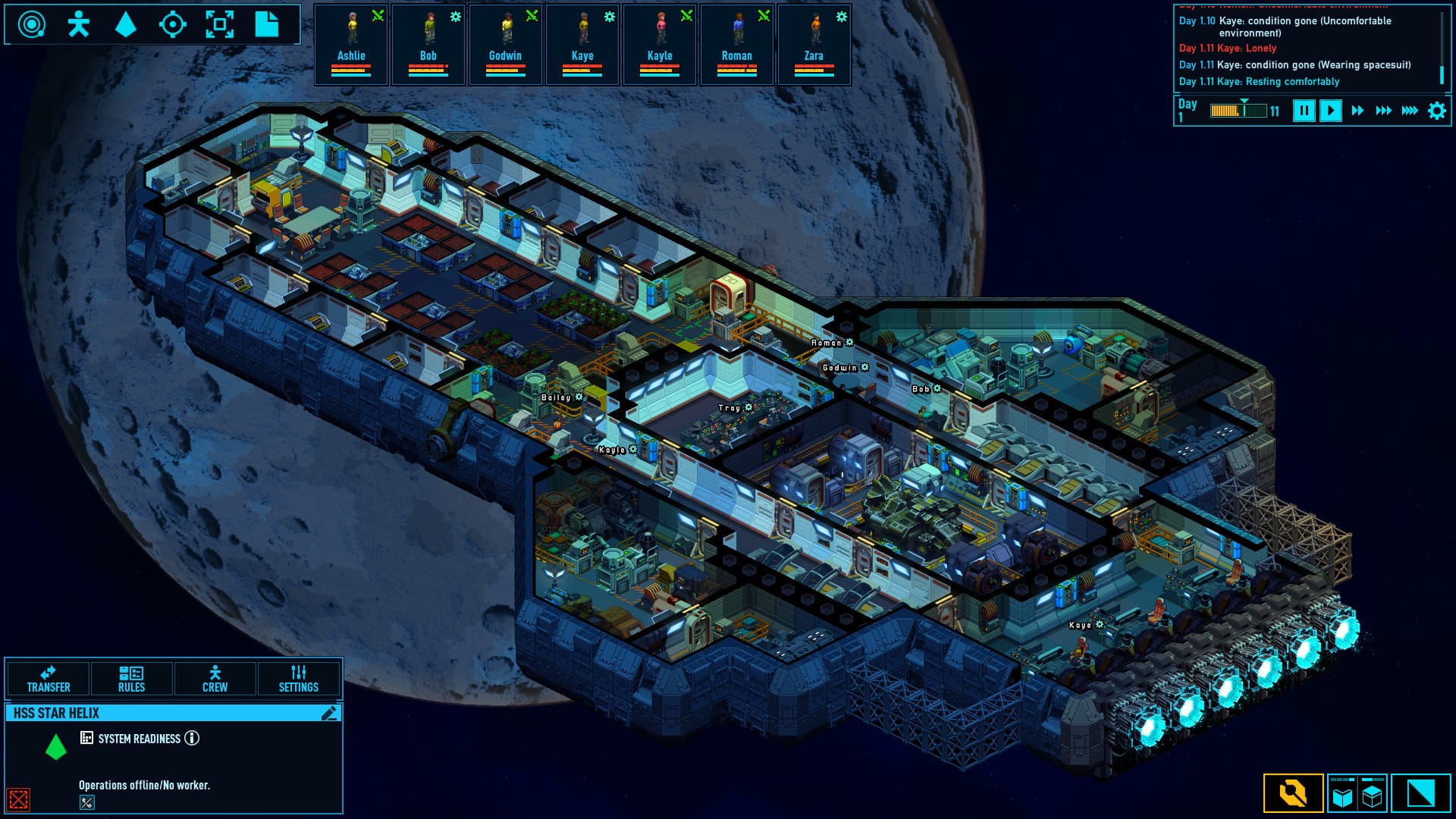
Task: Open the RULES panel
Action: coord(130,679)
